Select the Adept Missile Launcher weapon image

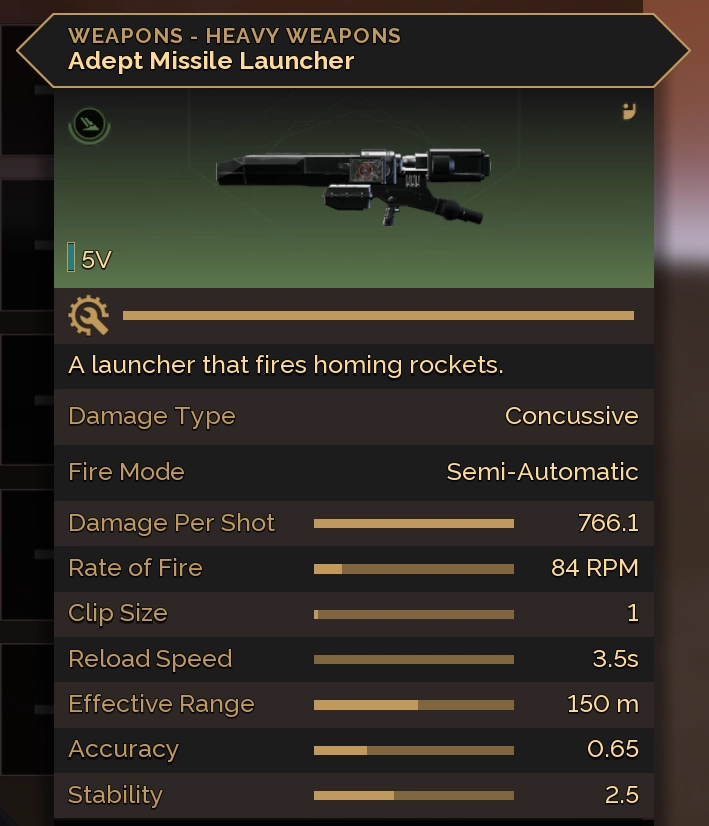pos(353,182)
